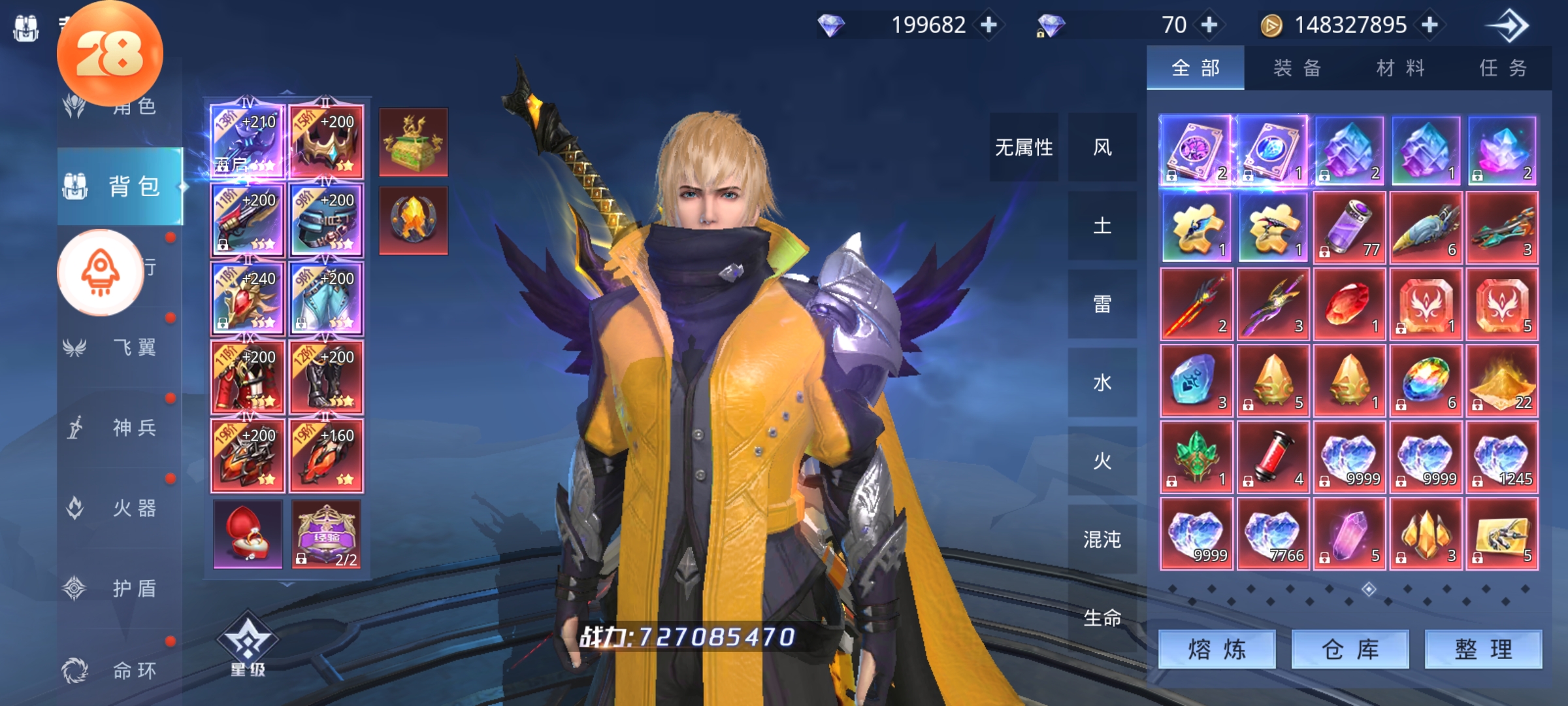Screen dimensions: 1568x706
Task: Open the 命环 life ring menu
Action: 121,670
